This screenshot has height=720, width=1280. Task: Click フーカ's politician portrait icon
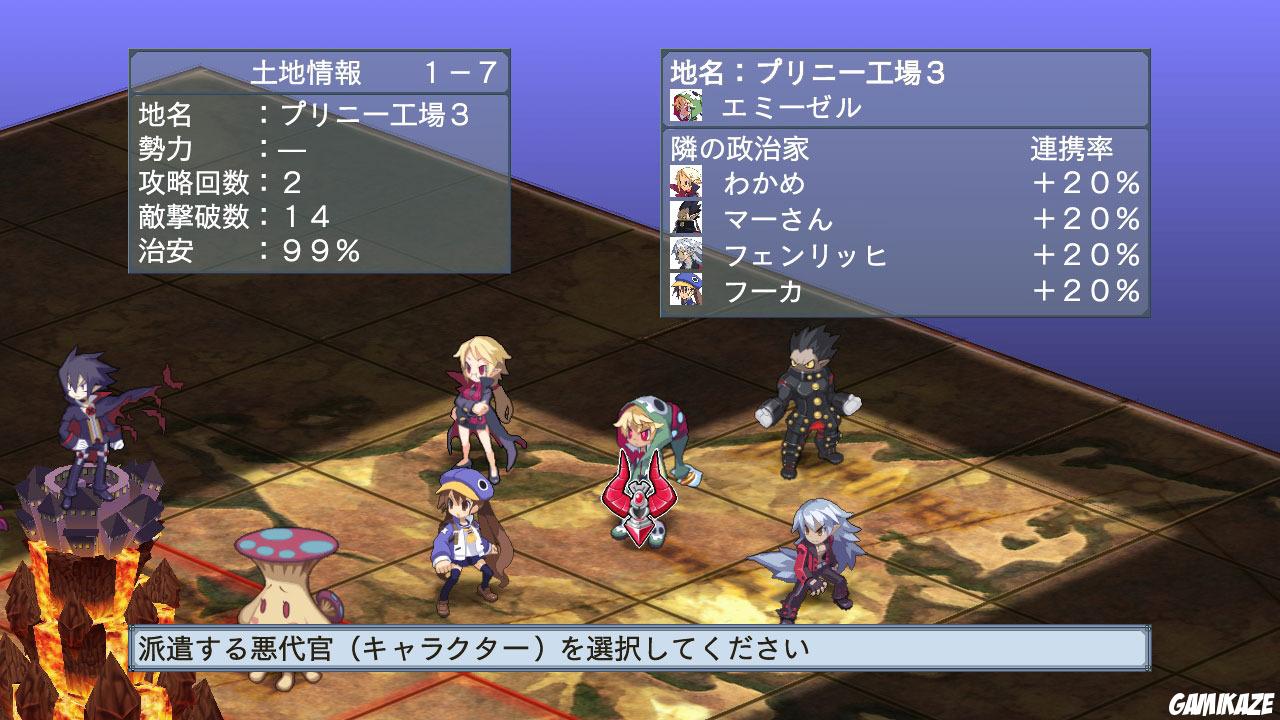[x=687, y=290]
